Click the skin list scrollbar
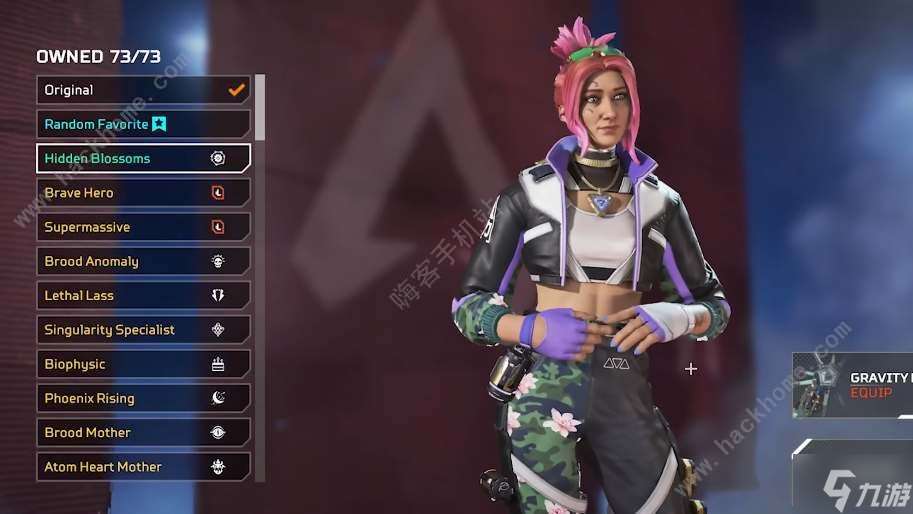This screenshot has height=514, width=913. (260, 108)
